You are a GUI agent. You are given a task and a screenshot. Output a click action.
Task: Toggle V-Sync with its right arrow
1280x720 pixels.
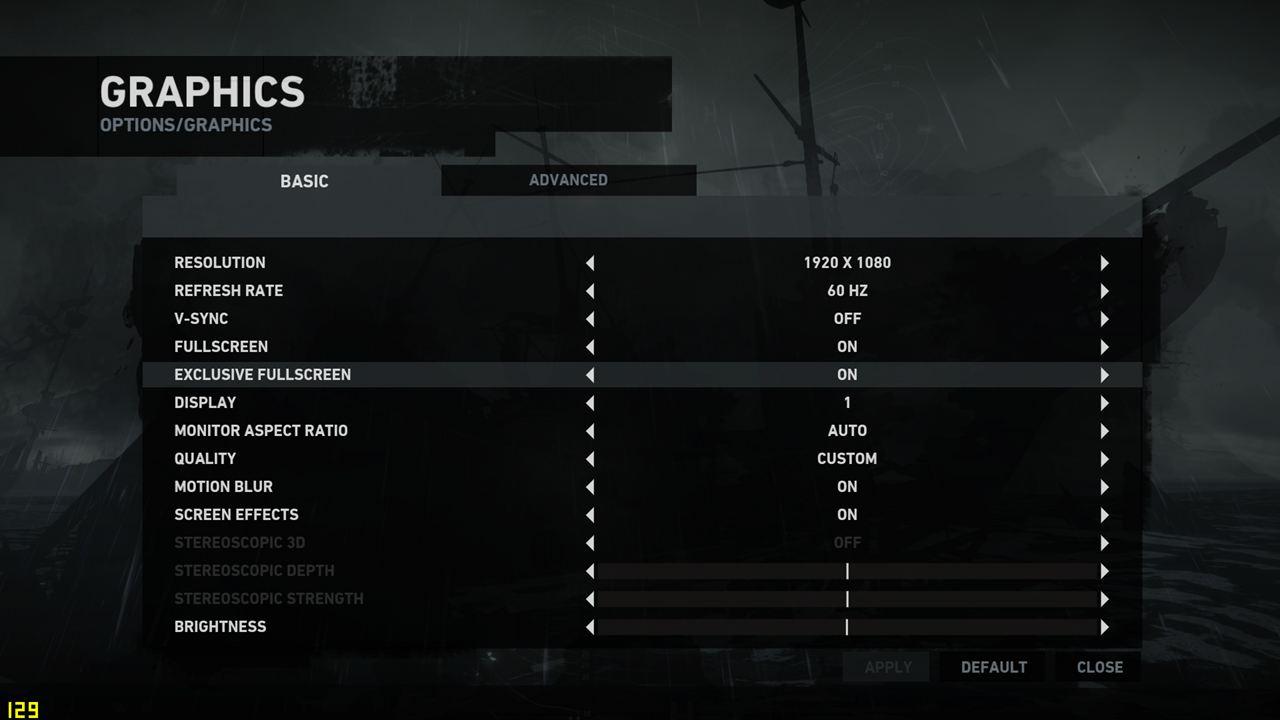click(1104, 319)
